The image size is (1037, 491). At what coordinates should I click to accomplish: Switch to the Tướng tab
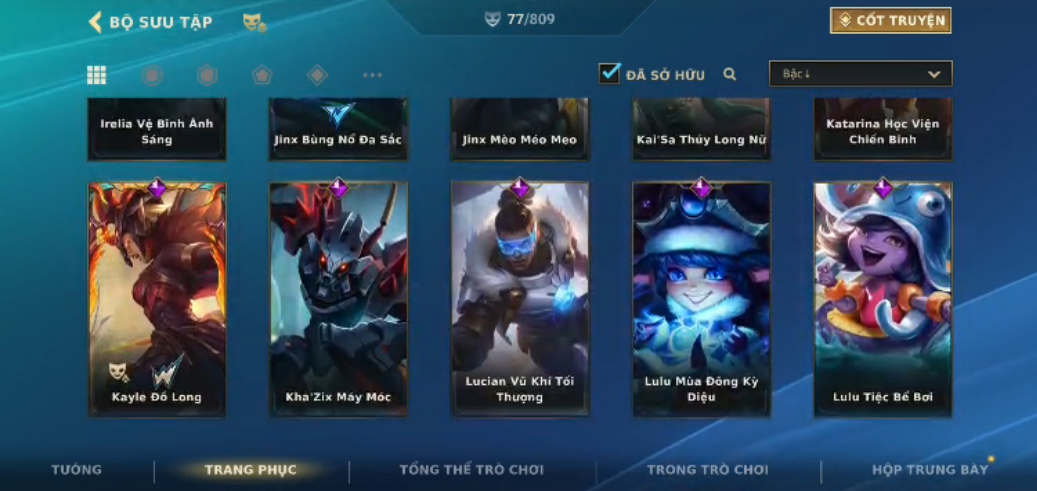coord(77,470)
